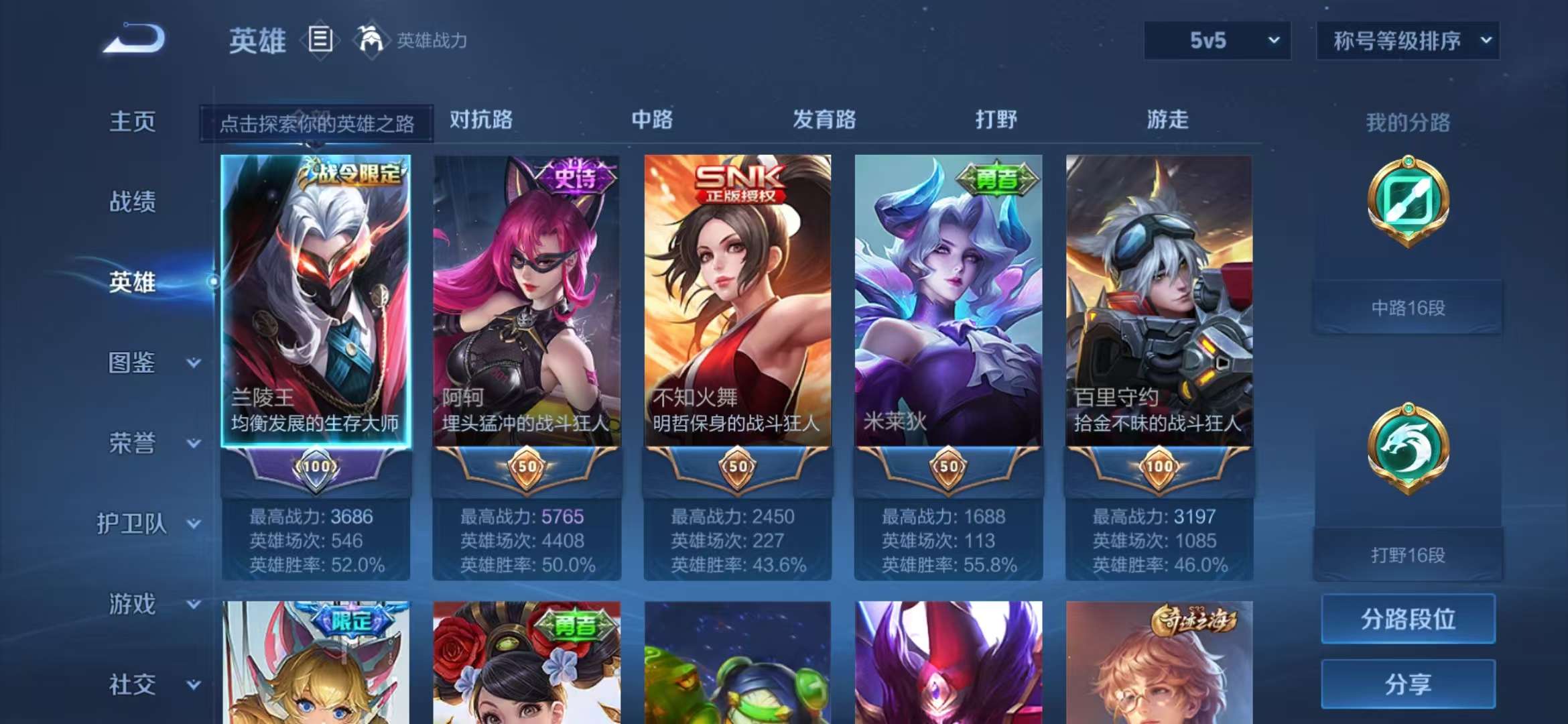Switch to the 游走 lane tab

[1169, 121]
